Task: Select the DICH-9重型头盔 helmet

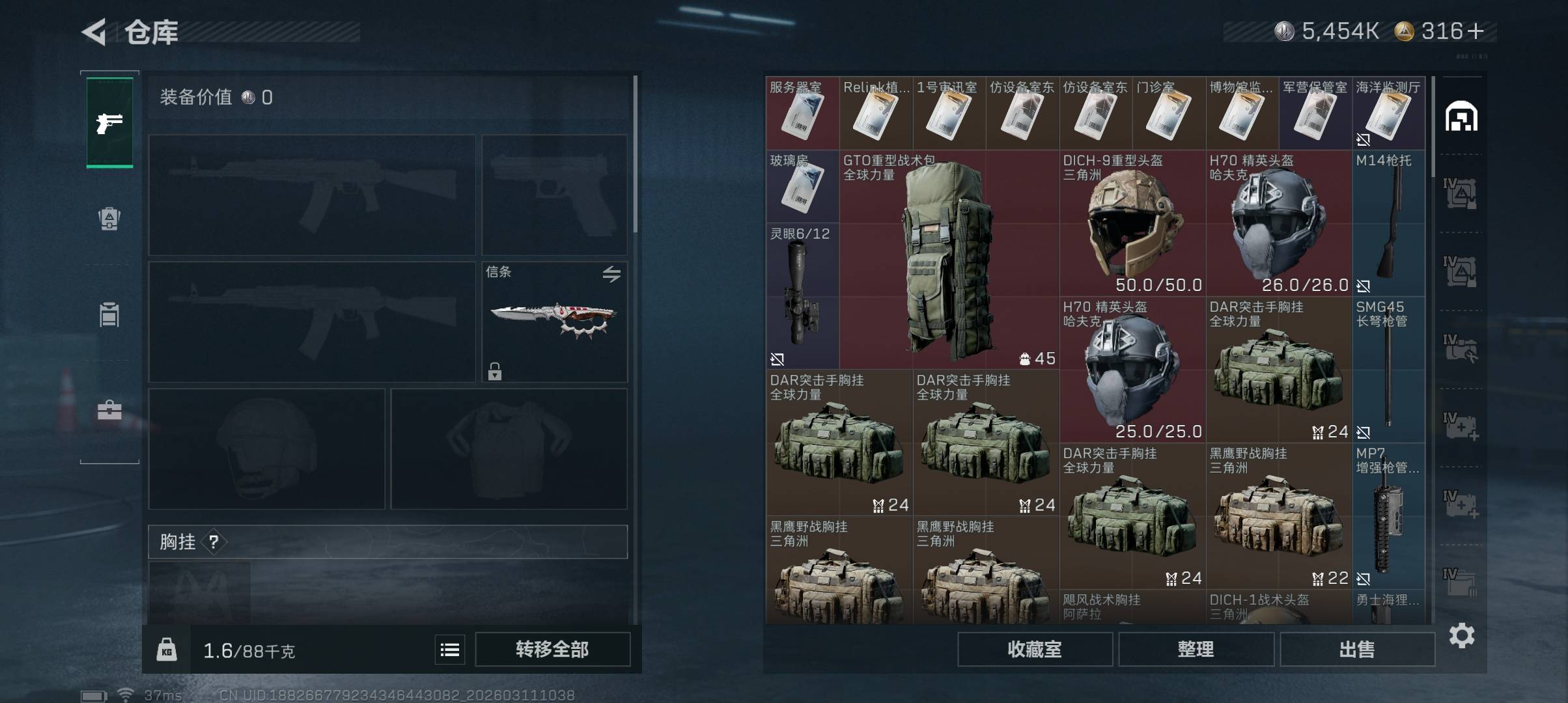Action: [1132, 223]
